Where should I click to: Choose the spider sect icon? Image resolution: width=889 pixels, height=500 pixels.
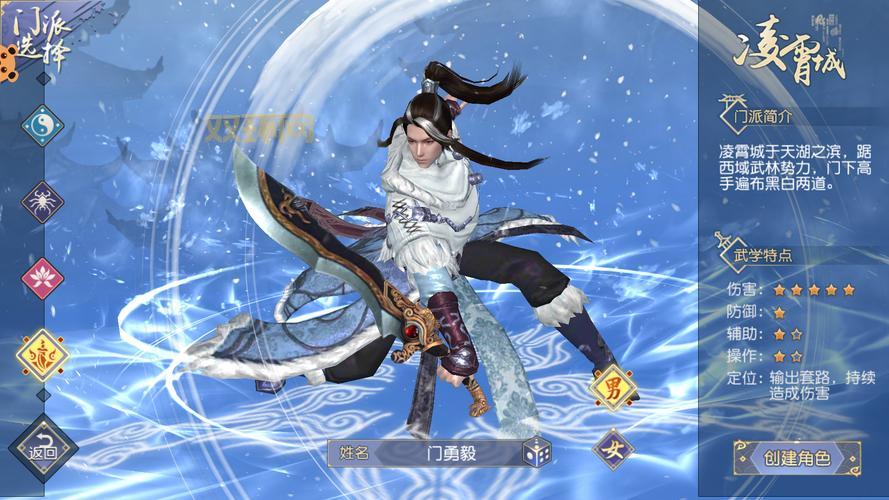coord(42,201)
